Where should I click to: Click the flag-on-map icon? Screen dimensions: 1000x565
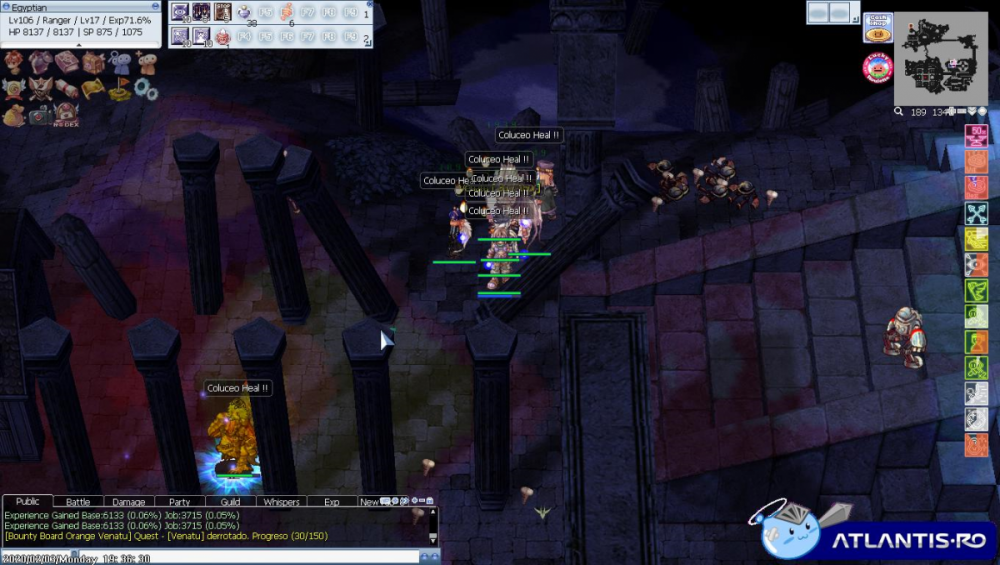[120, 90]
